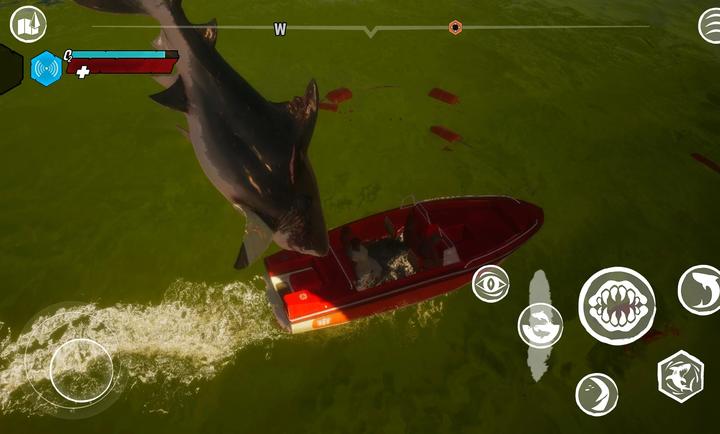Viewport: 720px width, 434px height.
Task: Open the menu button with three curved lines
Action: coord(712,25)
